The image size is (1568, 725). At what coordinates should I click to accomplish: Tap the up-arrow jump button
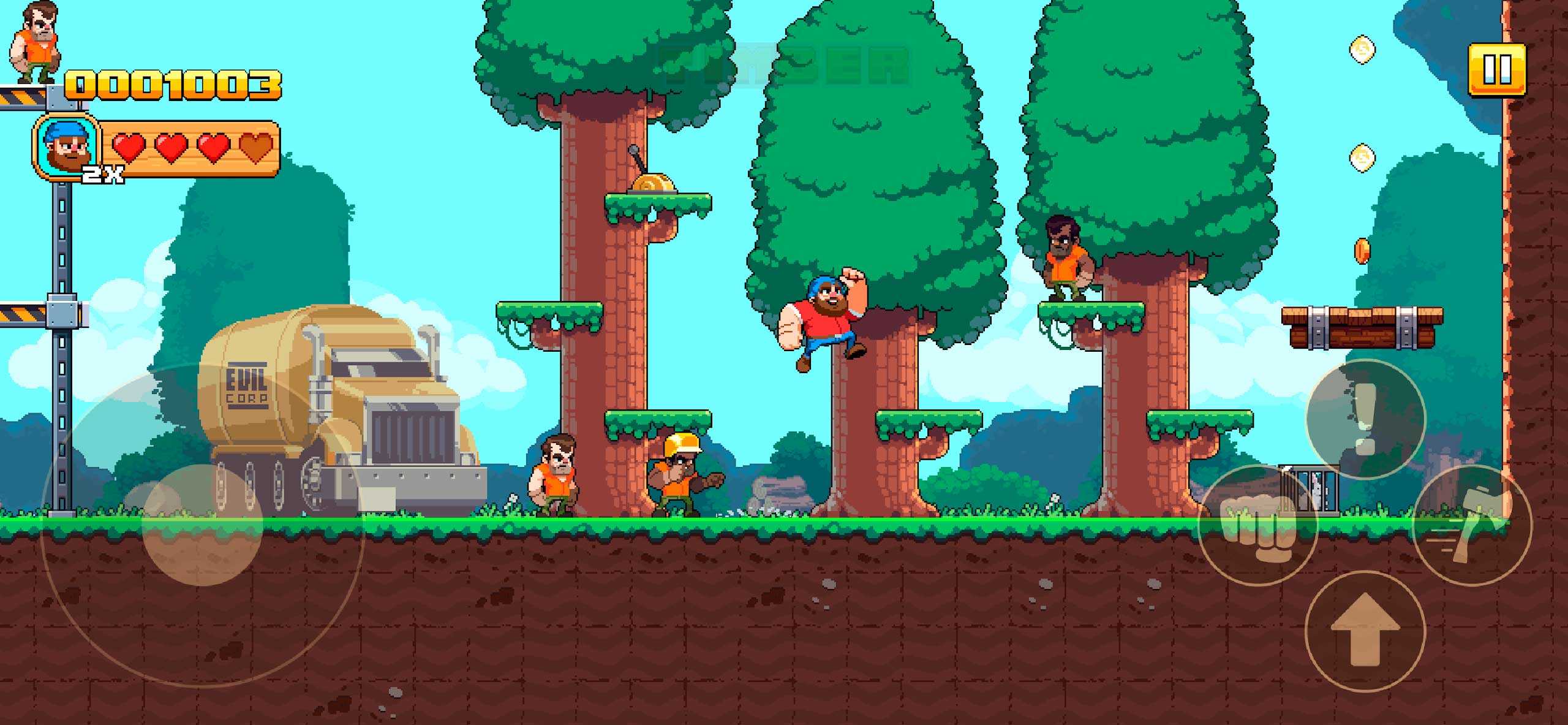tap(1365, 629)
